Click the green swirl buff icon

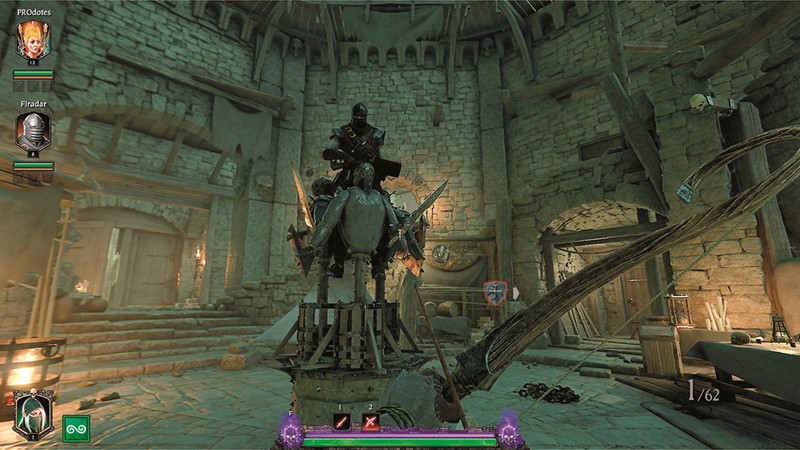coord(76,428)
